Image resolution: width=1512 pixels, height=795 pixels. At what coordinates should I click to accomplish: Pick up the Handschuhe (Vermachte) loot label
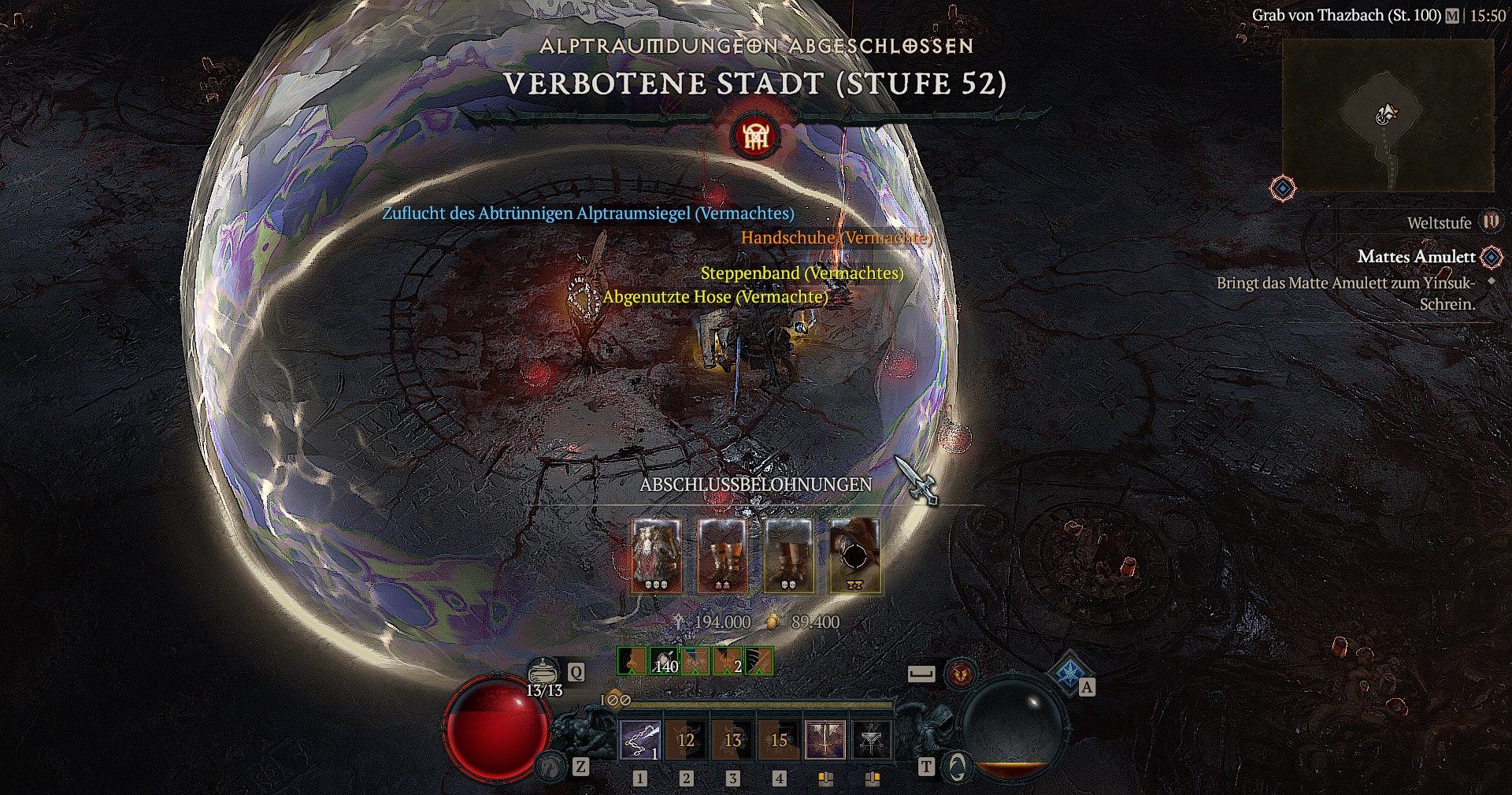click(x=836, y=237)
